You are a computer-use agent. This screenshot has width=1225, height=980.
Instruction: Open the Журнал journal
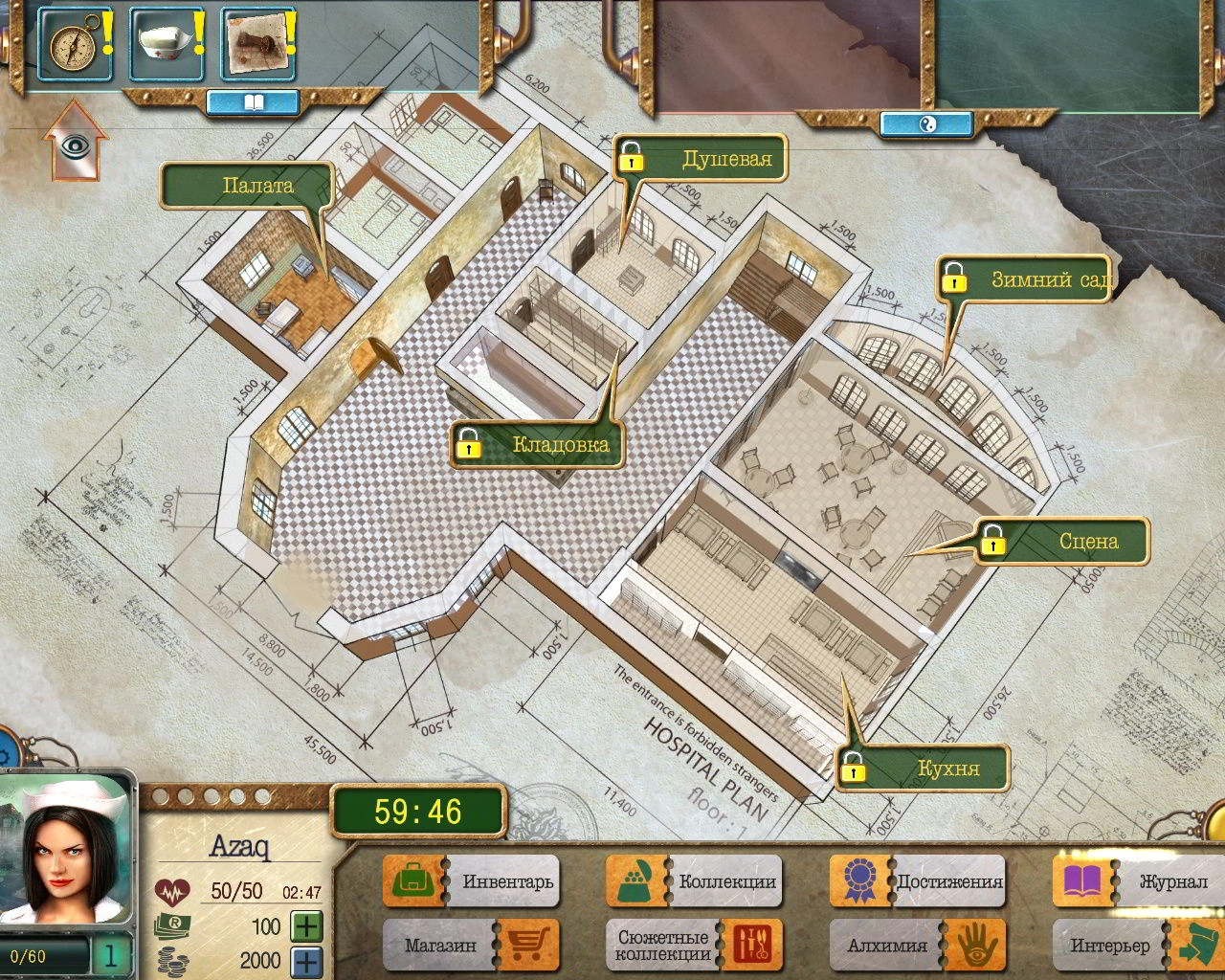(x=1141, y=880)
